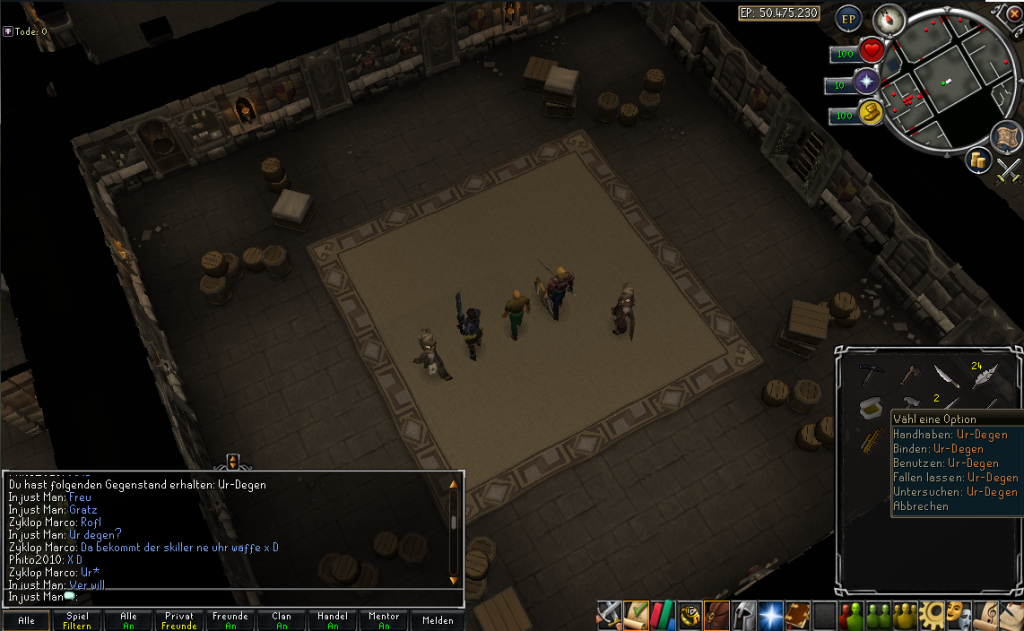
Task: Select the pickaxe in the inventory
Action: pos(871,374)
